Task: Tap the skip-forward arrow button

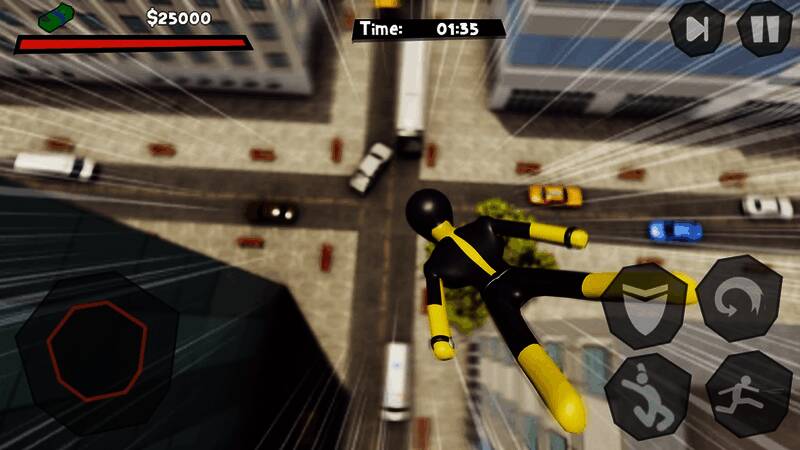Action: click(697, 29)
